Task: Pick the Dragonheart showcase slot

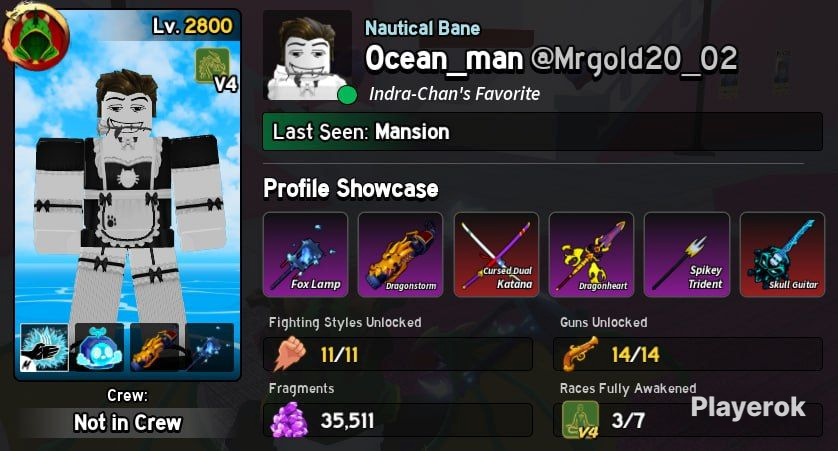Action: [x=591, y=254]
